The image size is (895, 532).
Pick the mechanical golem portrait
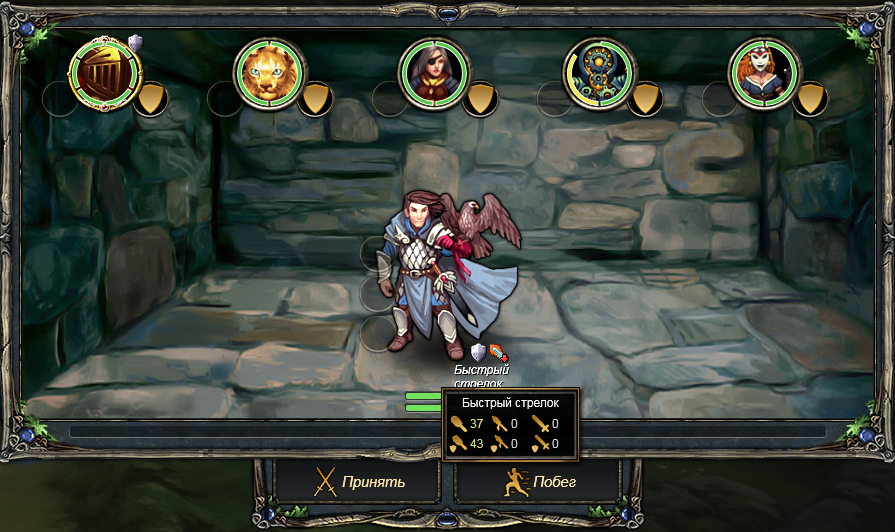coord(599,73)
